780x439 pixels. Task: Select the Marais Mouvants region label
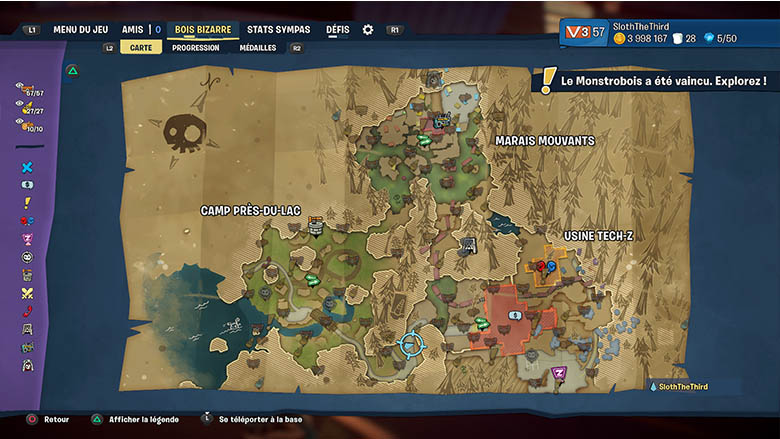(545, 141)
